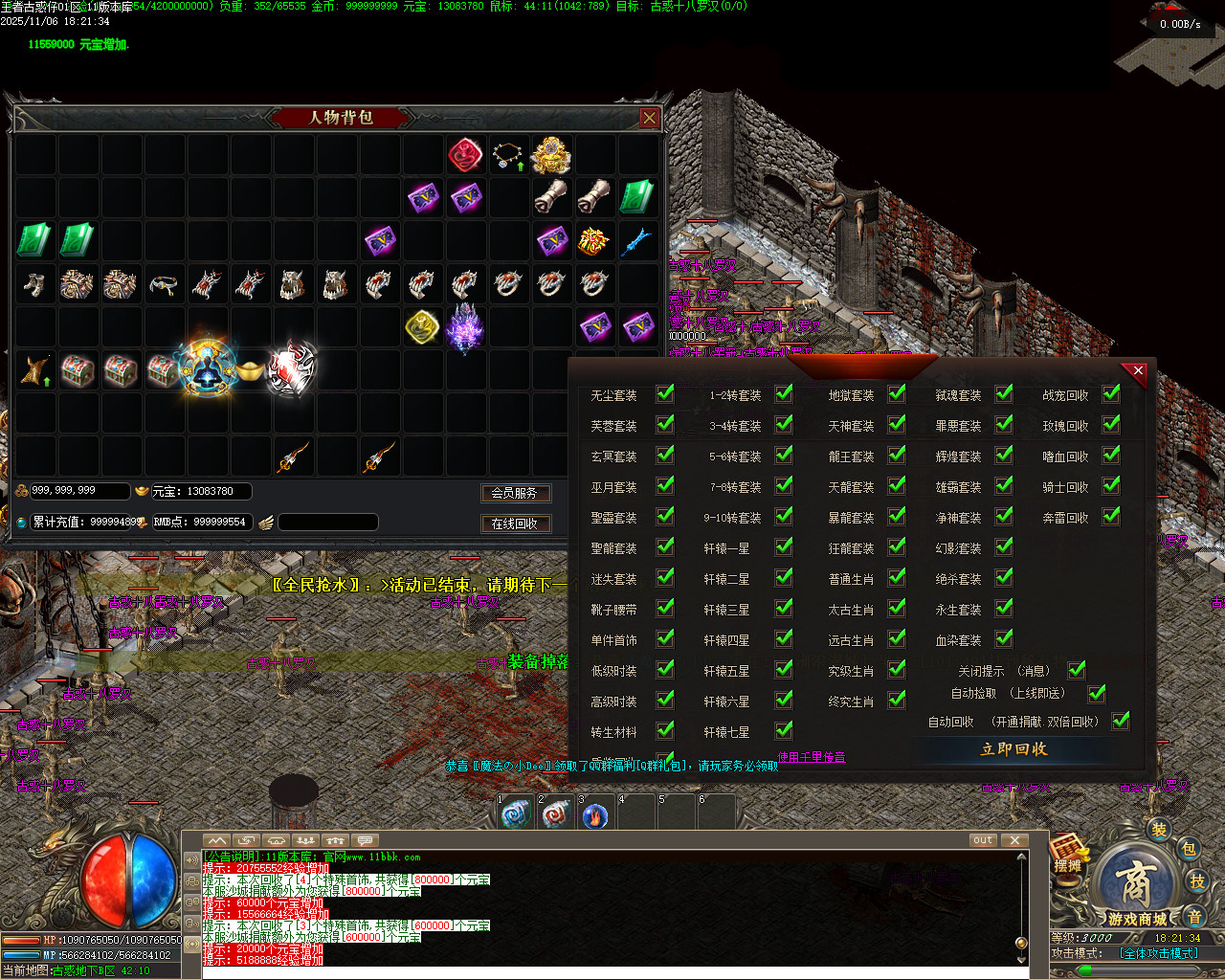
Task: Close the equipment recycle panel
Action: pos(1137,371)
